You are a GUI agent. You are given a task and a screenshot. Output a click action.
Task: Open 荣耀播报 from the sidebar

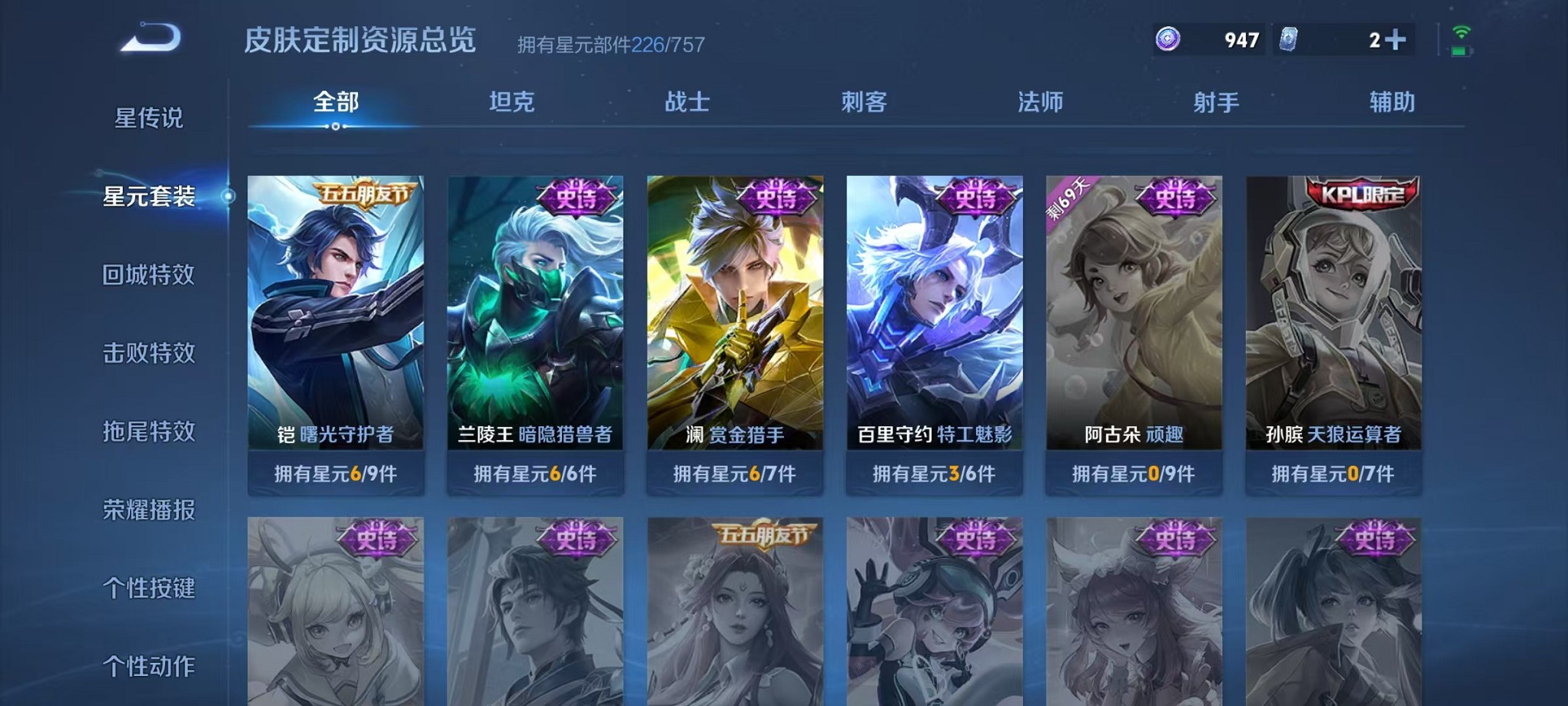(x=148, y=508)
